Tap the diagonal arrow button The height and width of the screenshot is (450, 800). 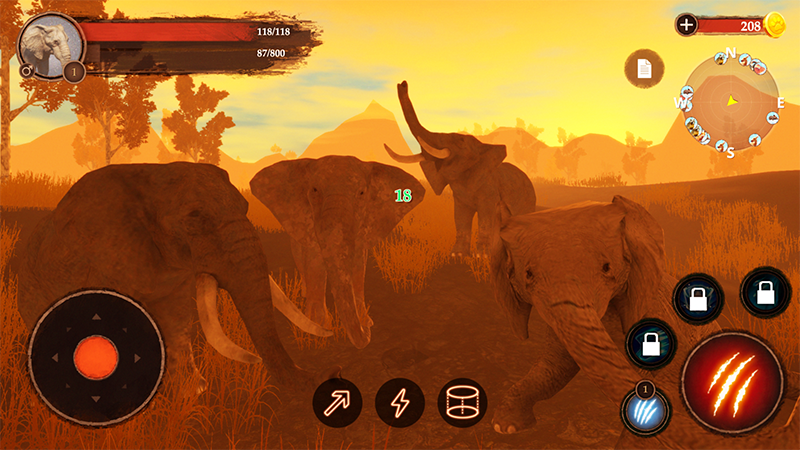pos(337,403)
